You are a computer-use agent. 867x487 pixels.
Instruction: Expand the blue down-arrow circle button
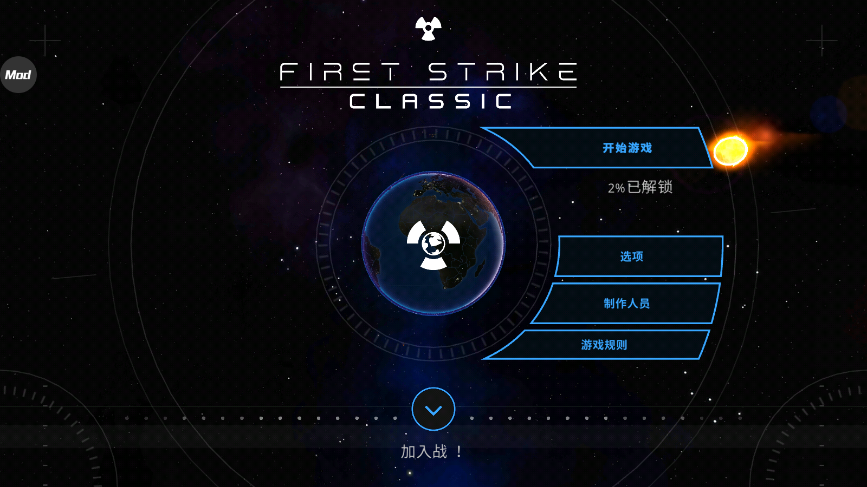pyautogui.click(x=433, y=409)
